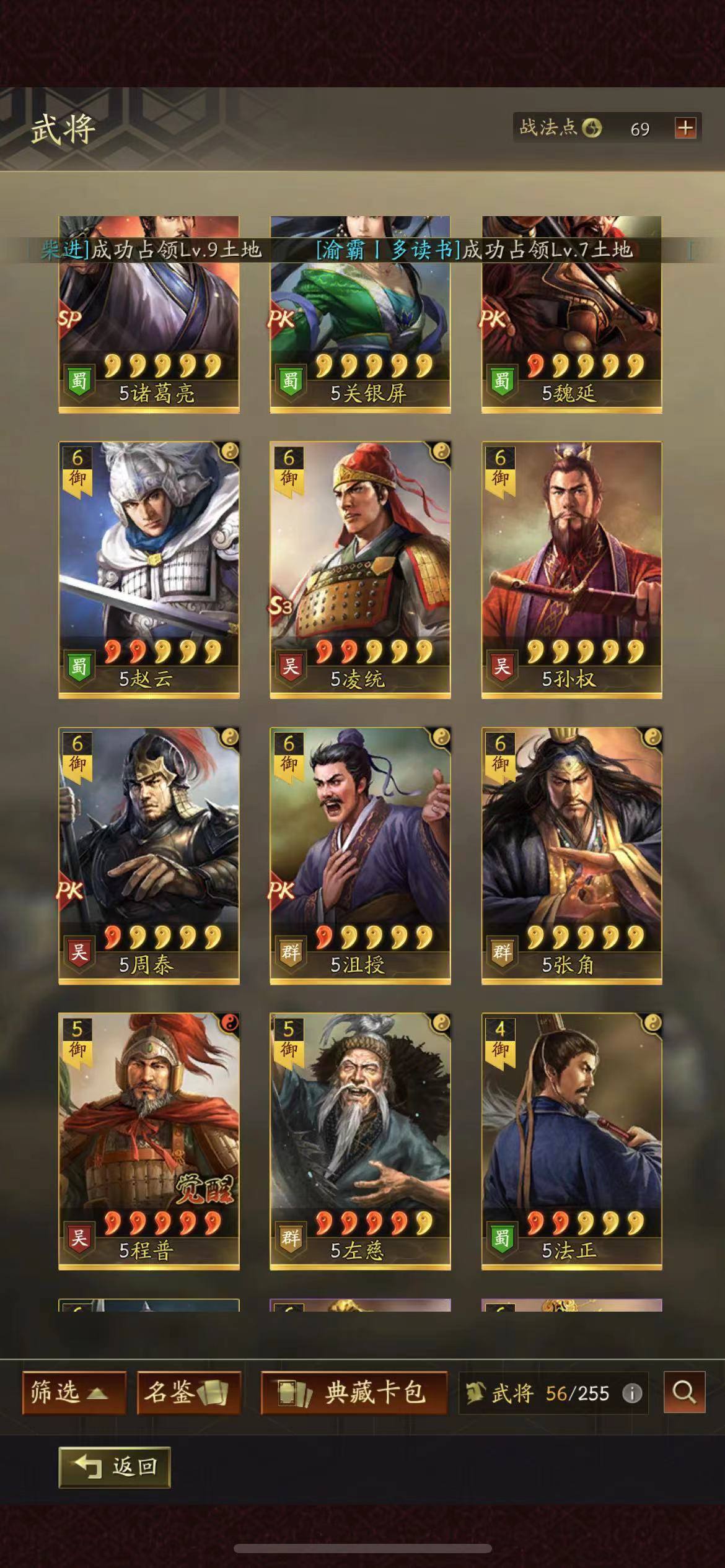Open the 法正 general card

click(571, 1141)
